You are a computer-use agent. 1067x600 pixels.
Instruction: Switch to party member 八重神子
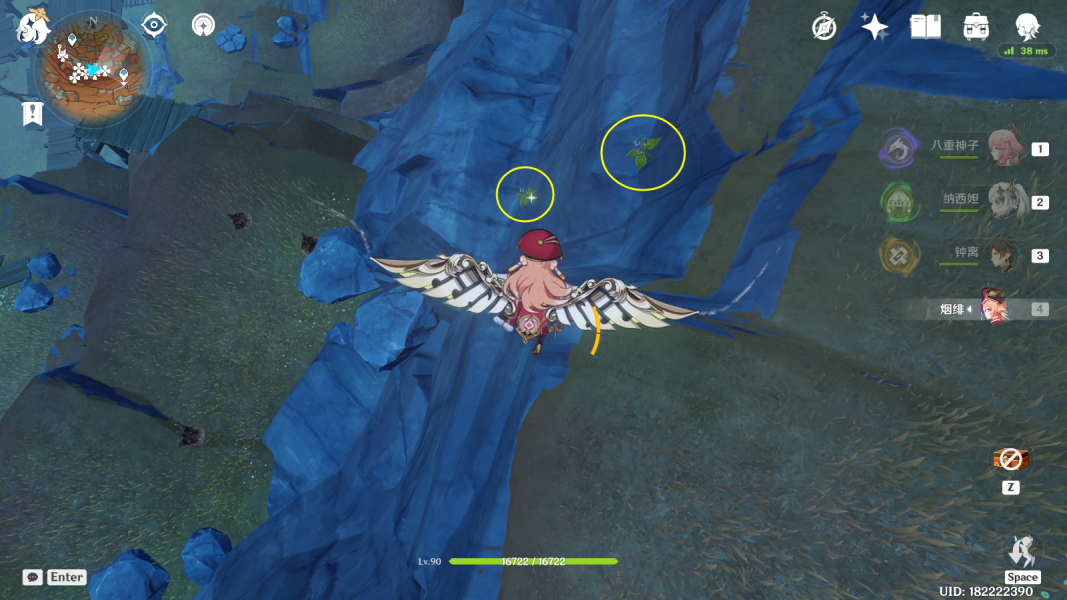click(1005, 148)
